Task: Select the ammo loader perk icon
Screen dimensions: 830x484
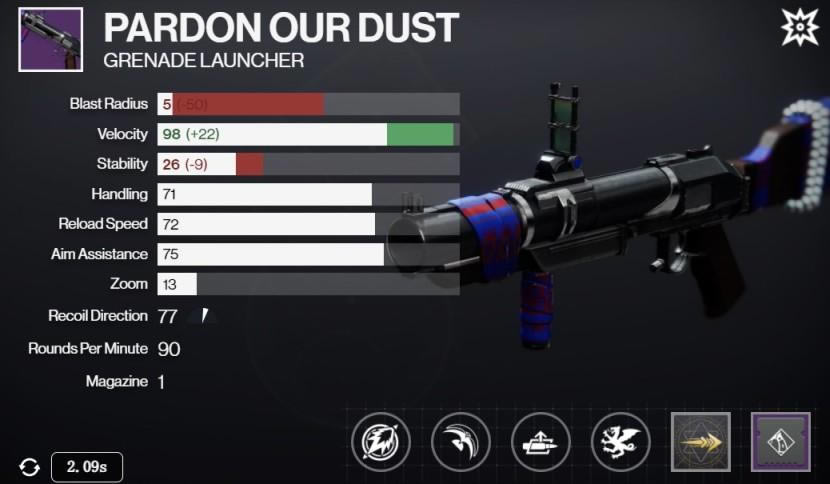Action: pos(541,441)
